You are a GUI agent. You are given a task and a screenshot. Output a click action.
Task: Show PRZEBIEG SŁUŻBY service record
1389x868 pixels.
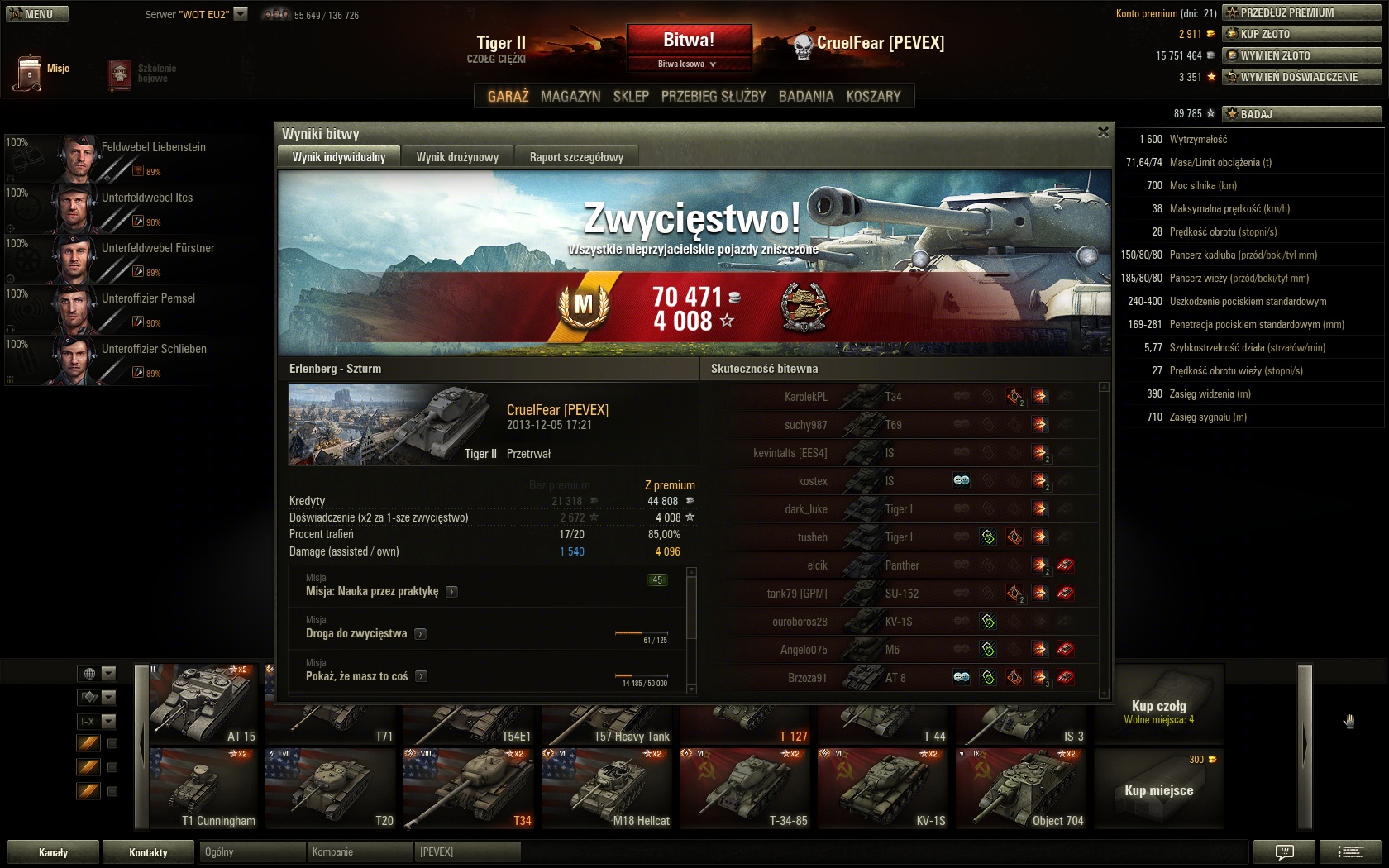click(x=714, y=96)
